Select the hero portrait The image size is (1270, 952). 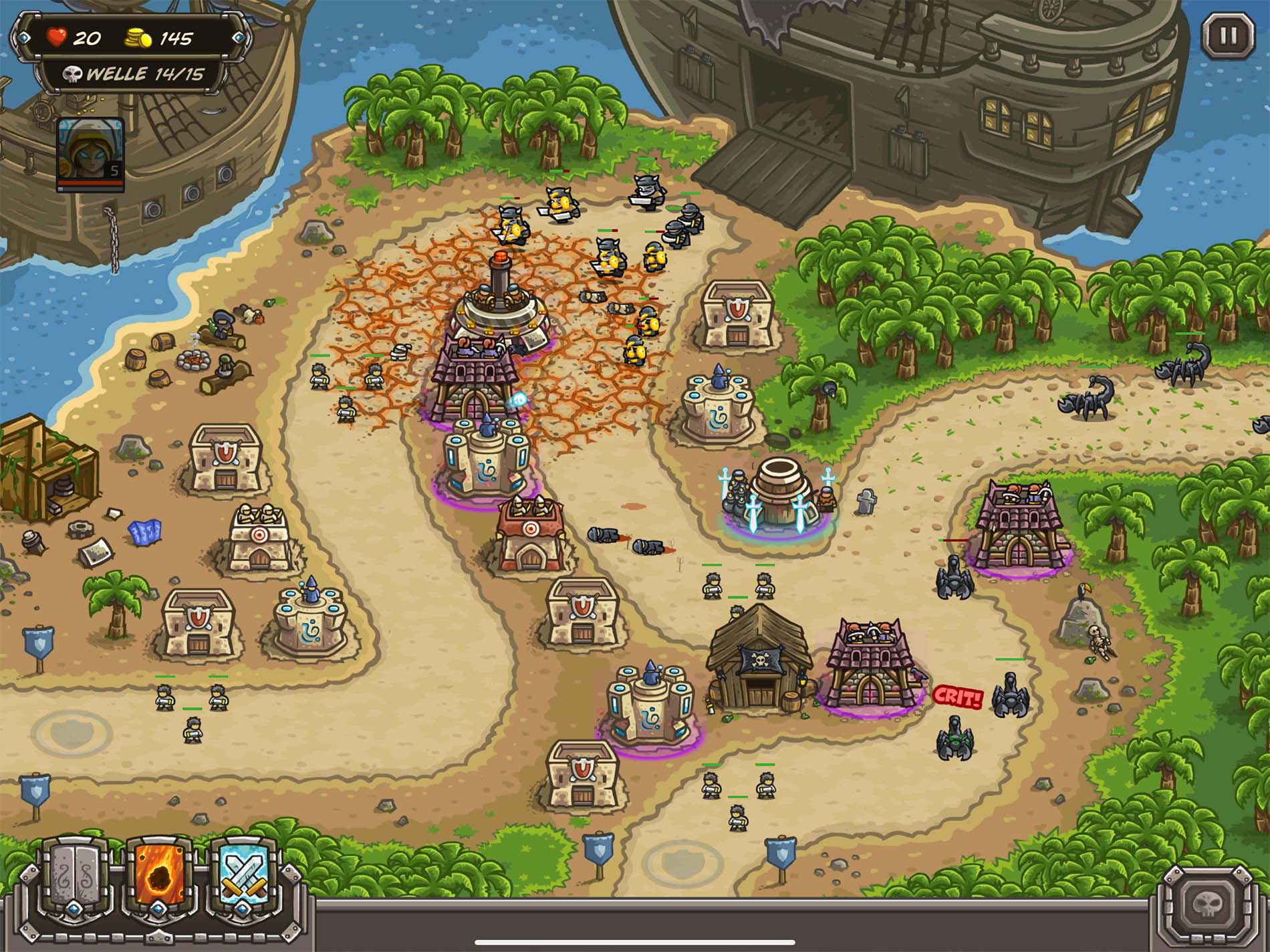pos(90,153)
